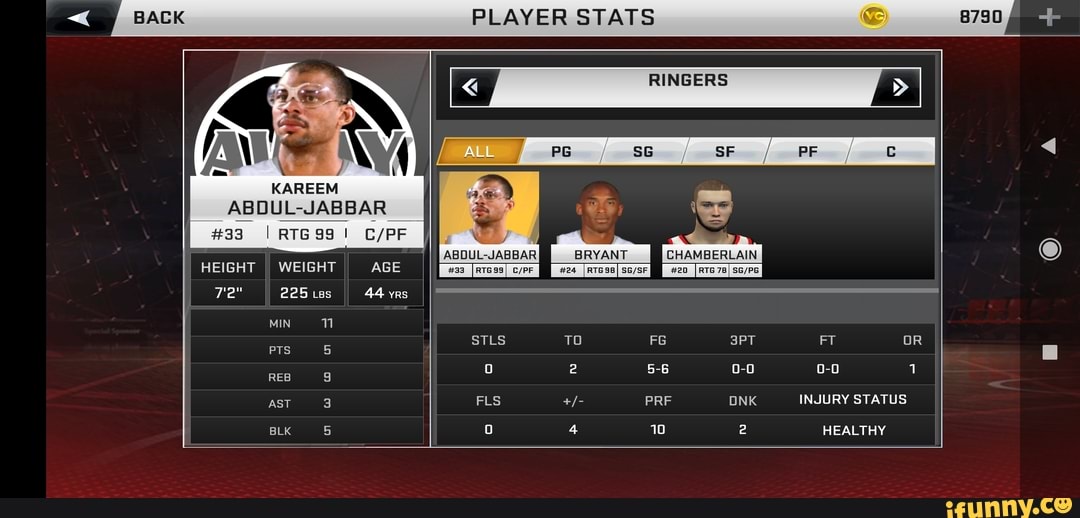The image size is (1080, 518).
Task: Switch to next team with right arrow
Action: tap(897, 88)
